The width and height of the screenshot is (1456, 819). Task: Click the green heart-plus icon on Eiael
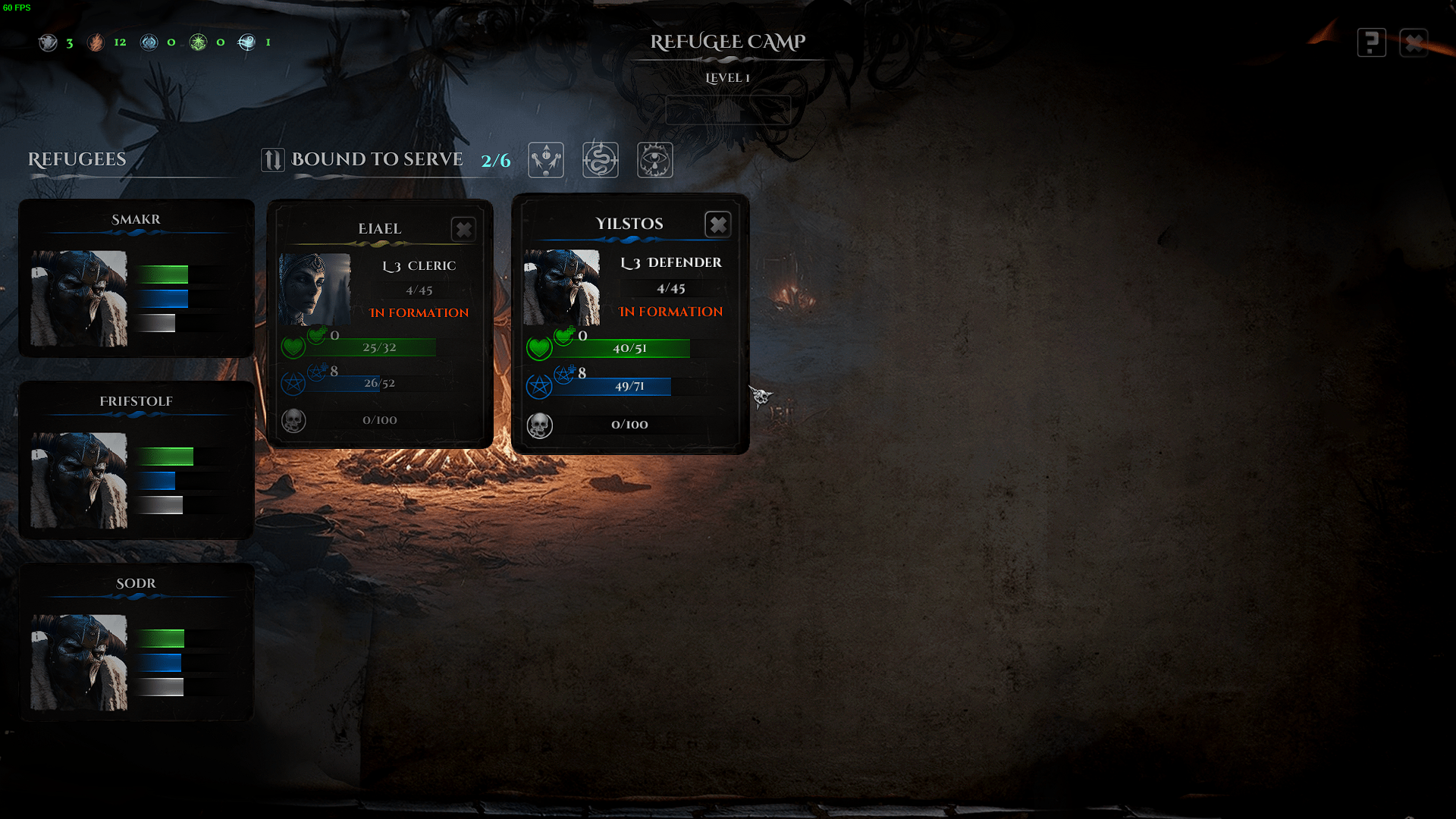click(x=317, y=334)
